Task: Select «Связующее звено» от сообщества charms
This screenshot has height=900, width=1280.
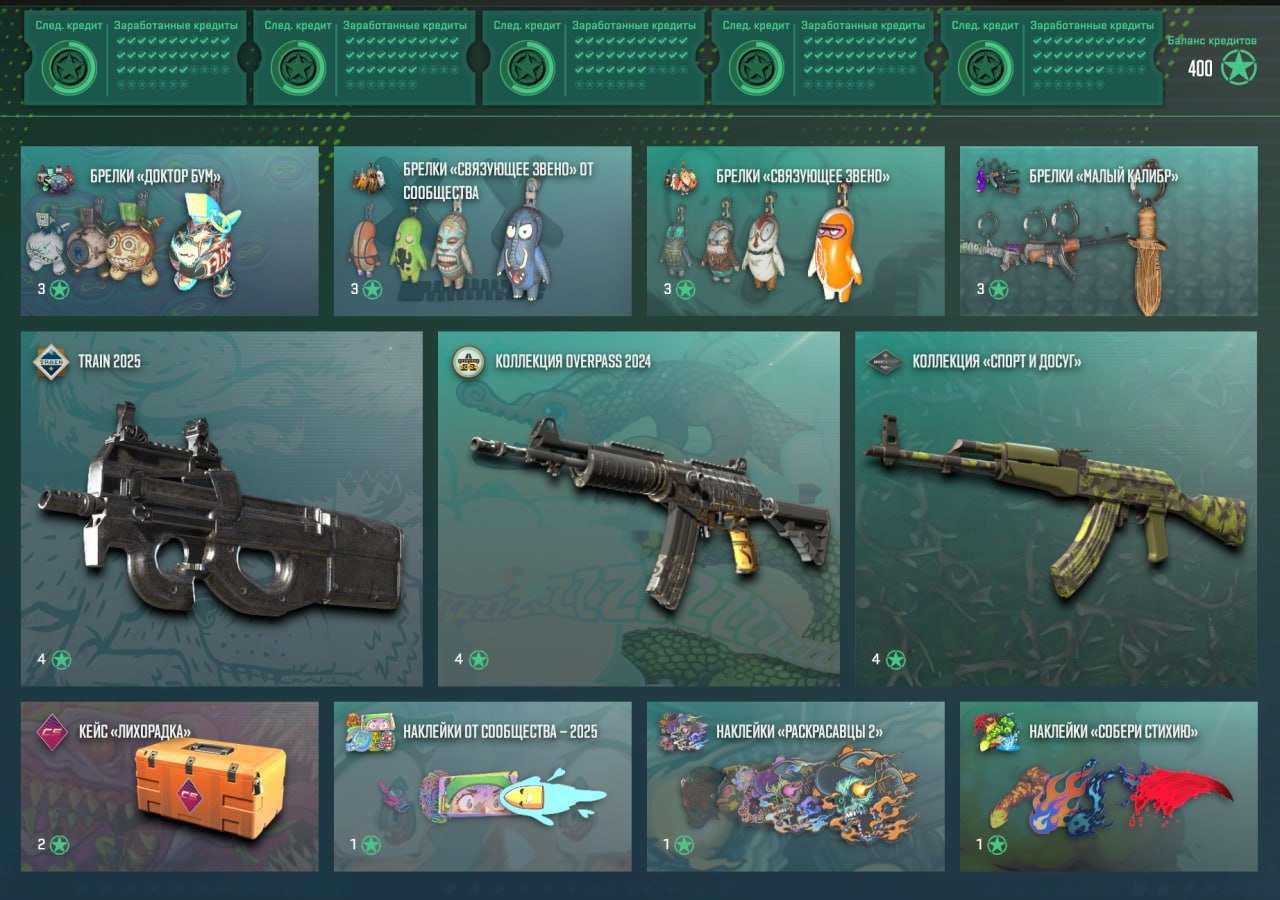Action: click(x=482, y=232)
